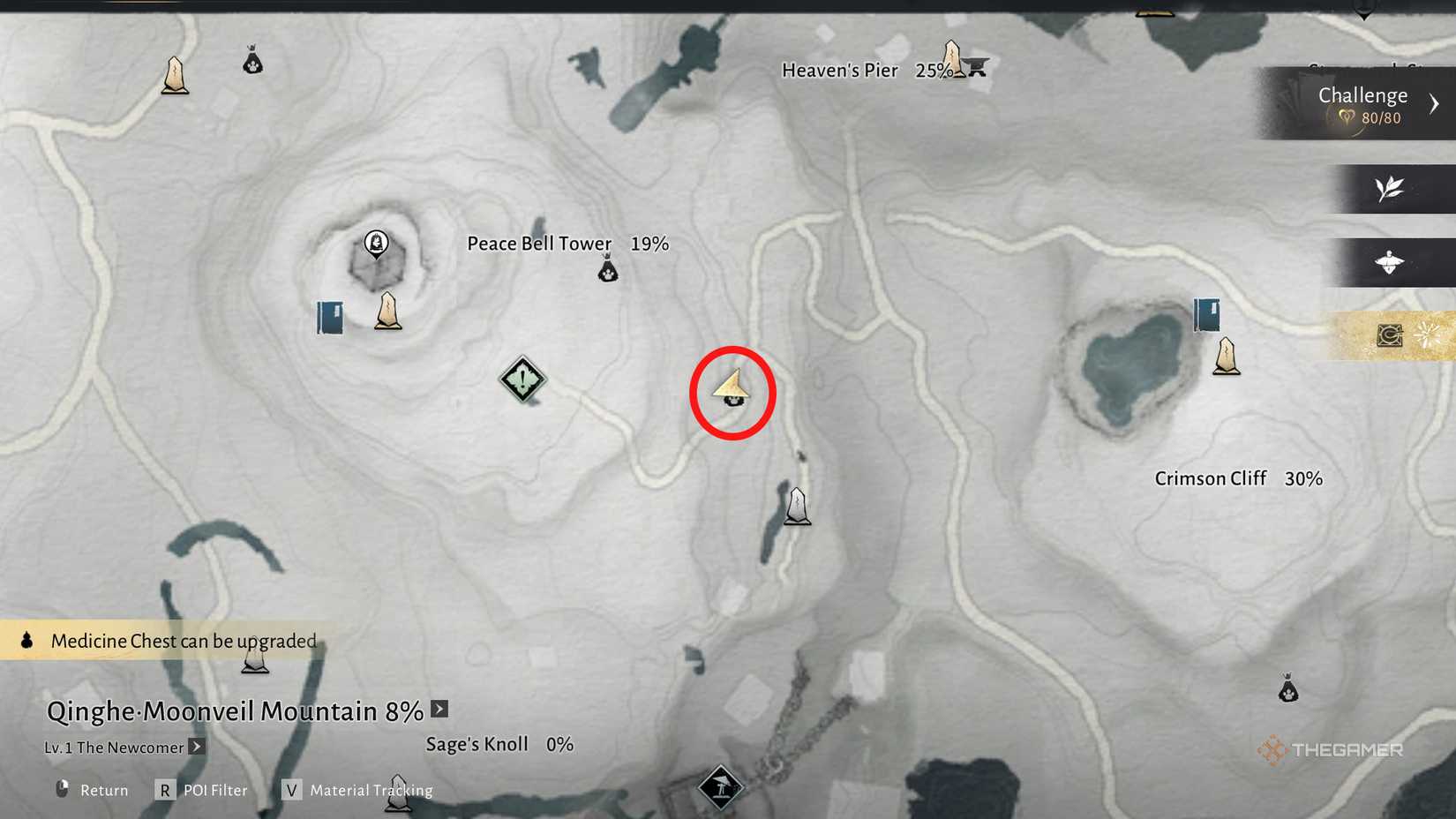Expand Qinghe Moonveil Mountain details arrow

click(439, 709)
